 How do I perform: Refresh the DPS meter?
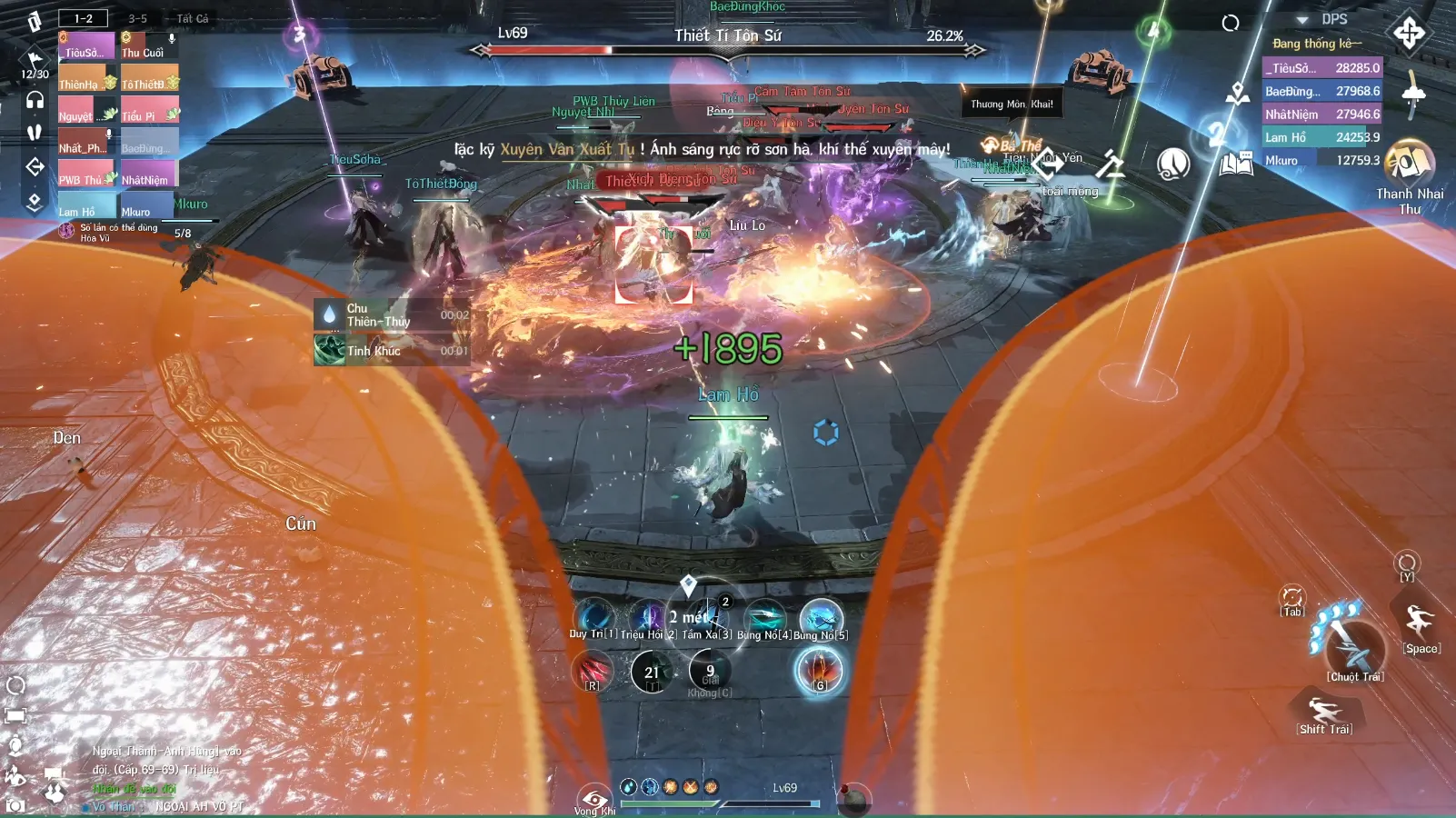[x=1231, y=23]
